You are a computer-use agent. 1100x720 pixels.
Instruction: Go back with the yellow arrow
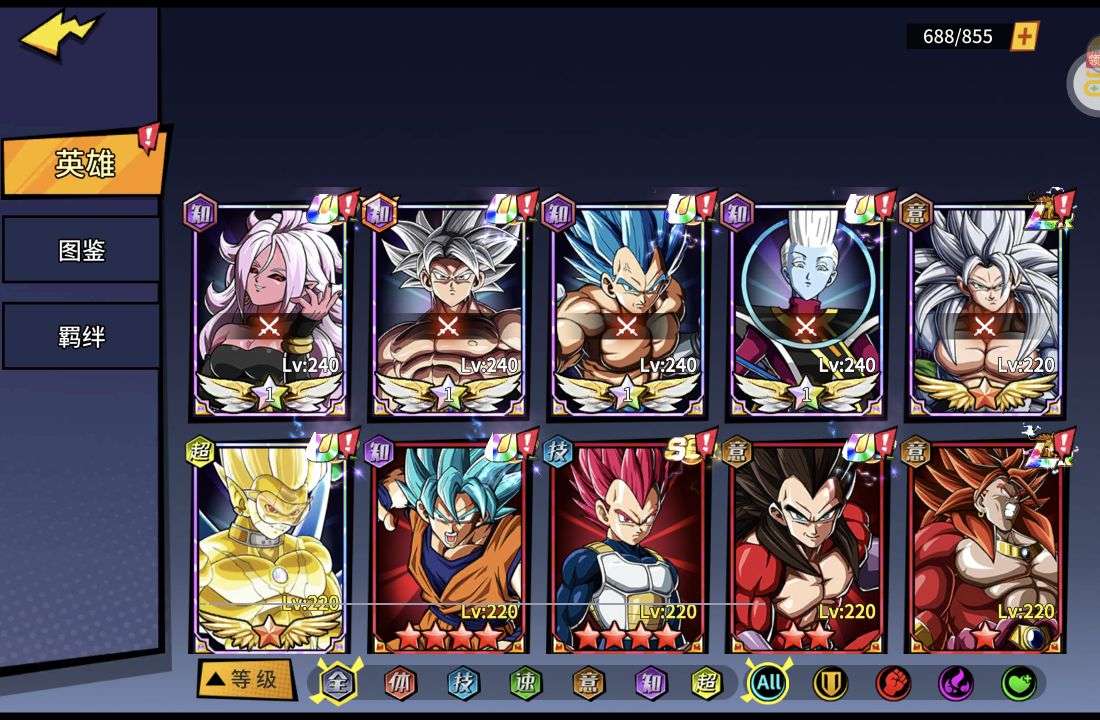[x=58, y=36]
